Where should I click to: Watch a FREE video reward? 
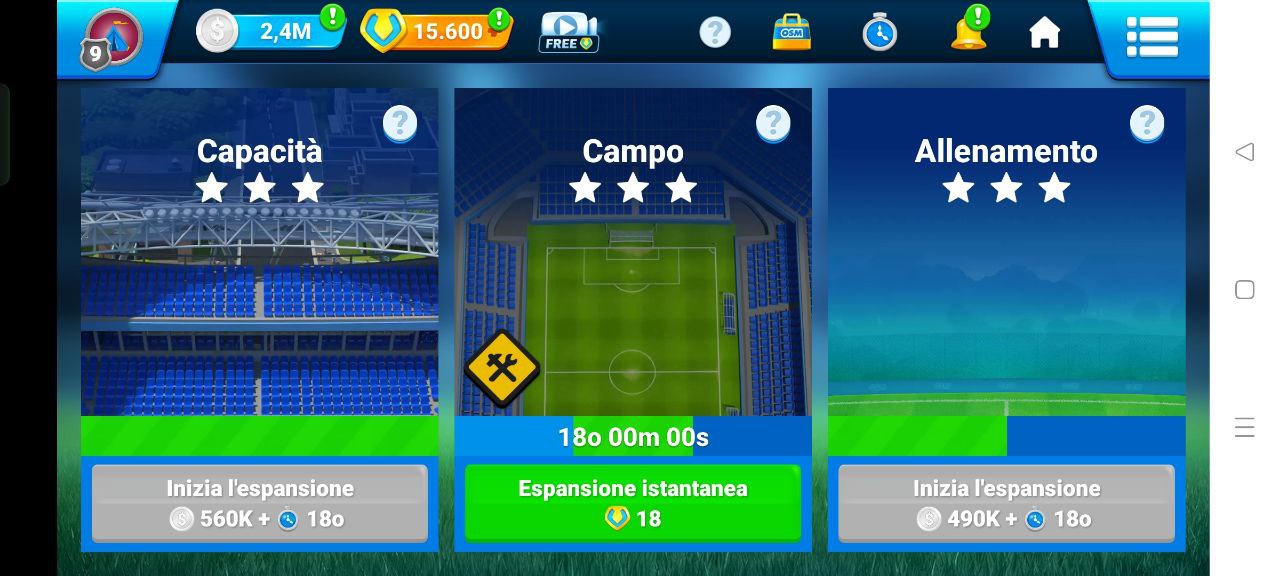point(568,32)
